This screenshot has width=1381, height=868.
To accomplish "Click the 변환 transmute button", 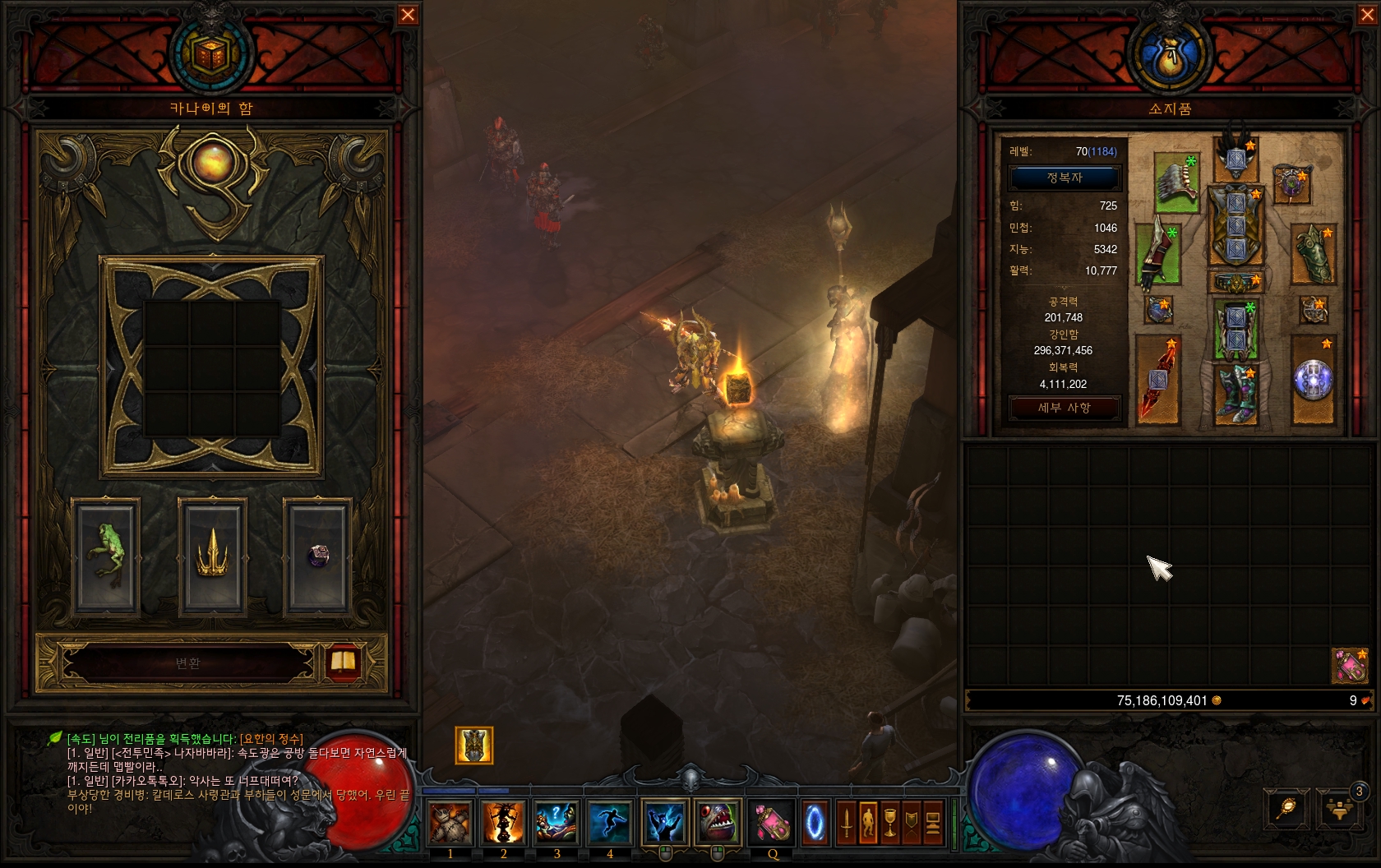I will pos(188,663).
